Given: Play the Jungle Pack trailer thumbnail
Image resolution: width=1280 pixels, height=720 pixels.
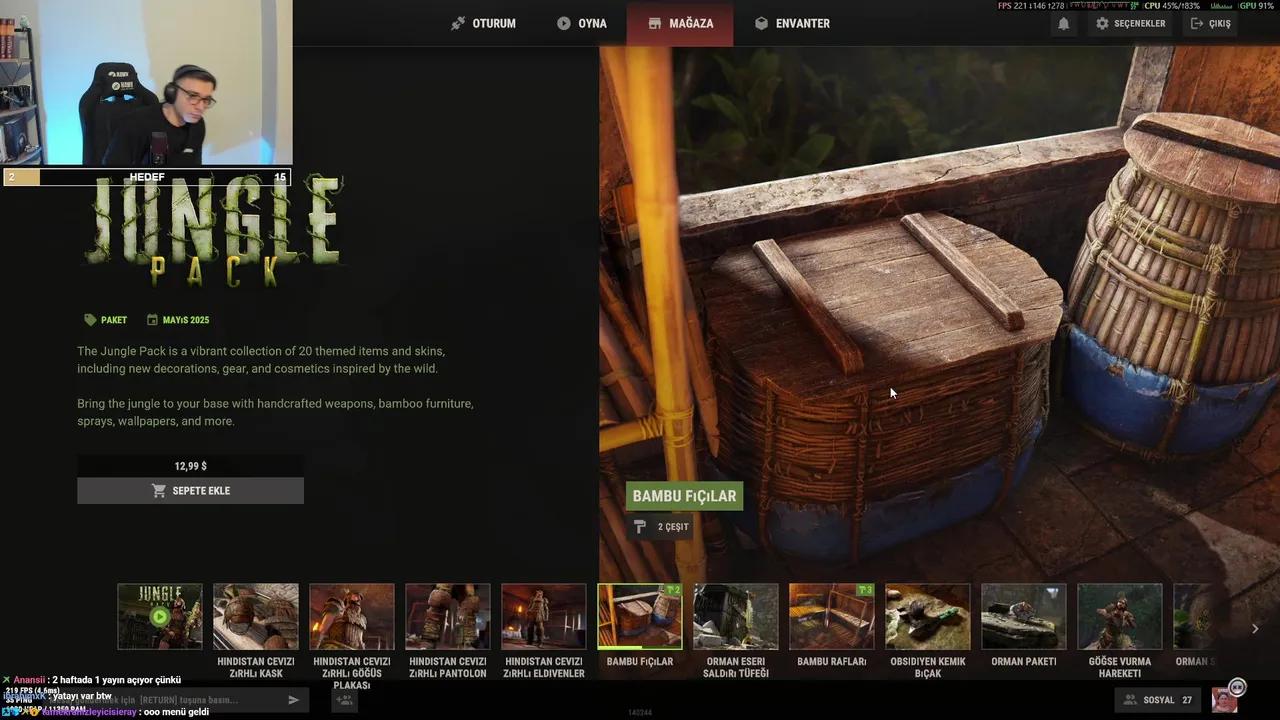Looking at the screenshot, I should pyautogui.click(x=159, y=616).
